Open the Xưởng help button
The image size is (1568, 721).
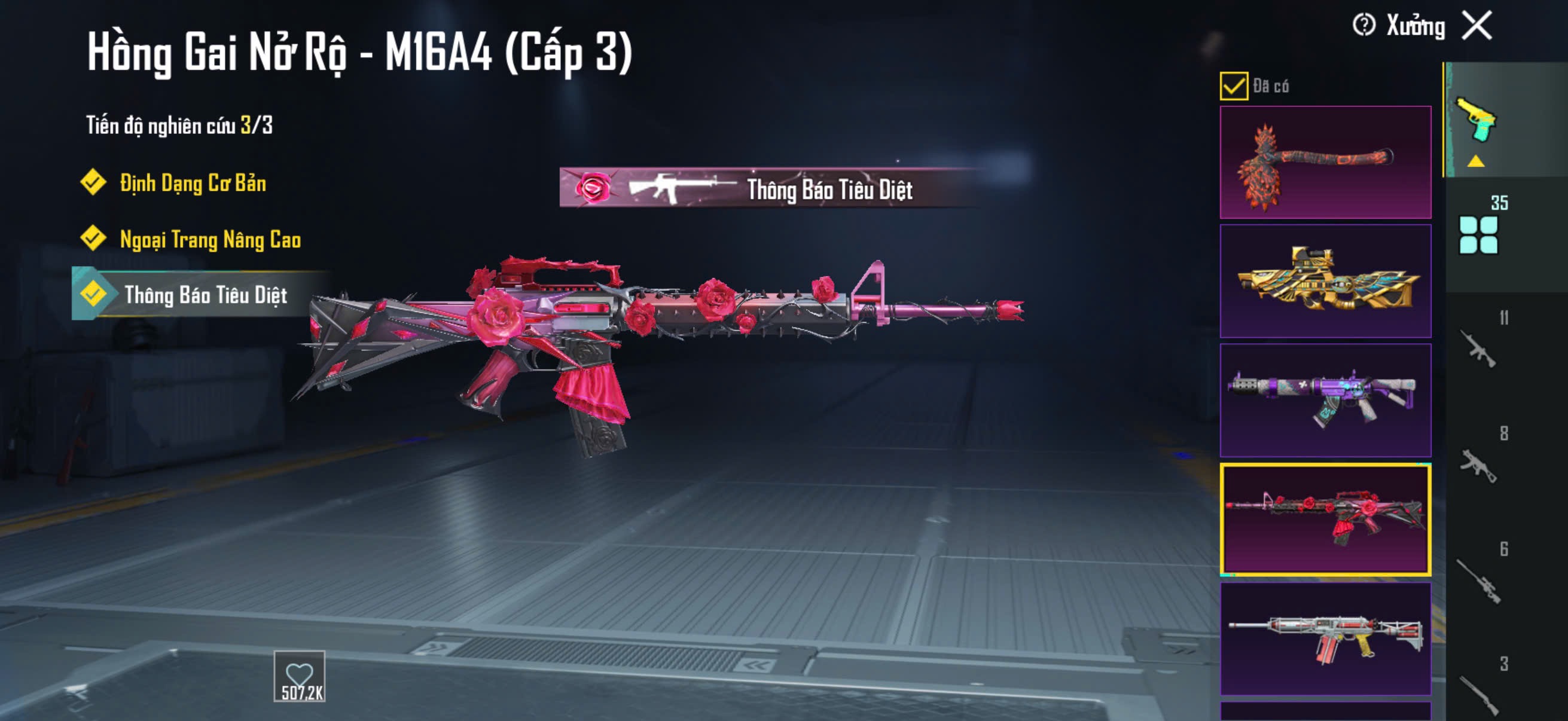(x=1363, y=26)
